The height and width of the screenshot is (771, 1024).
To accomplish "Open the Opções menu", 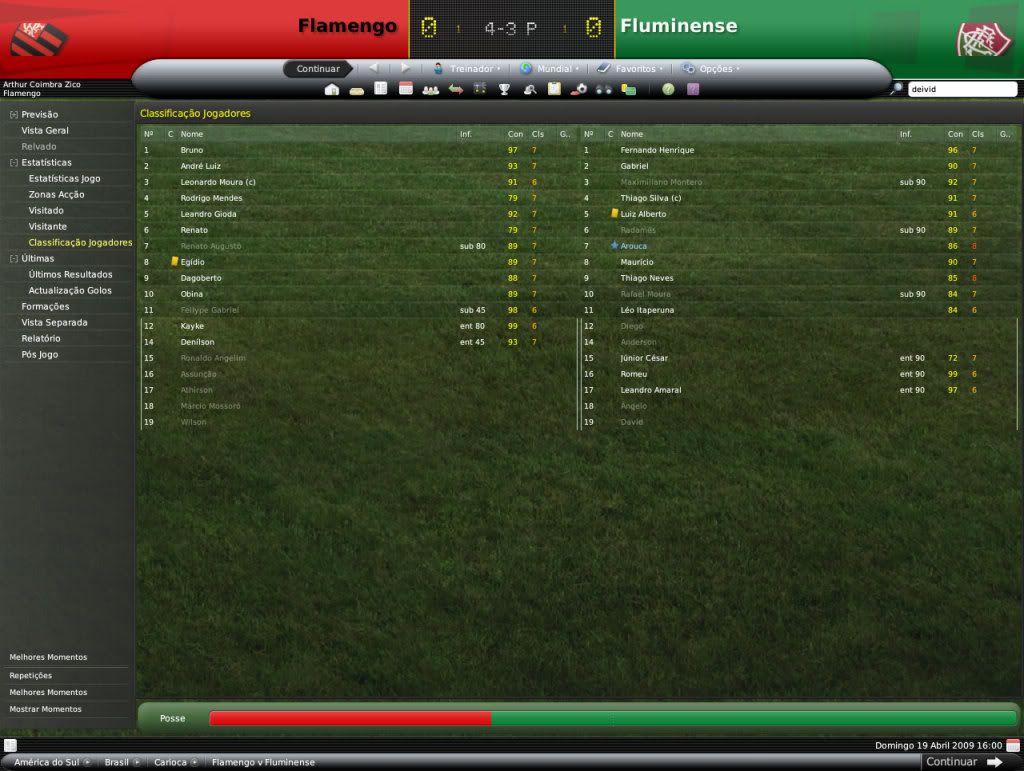I will [714, 69].
